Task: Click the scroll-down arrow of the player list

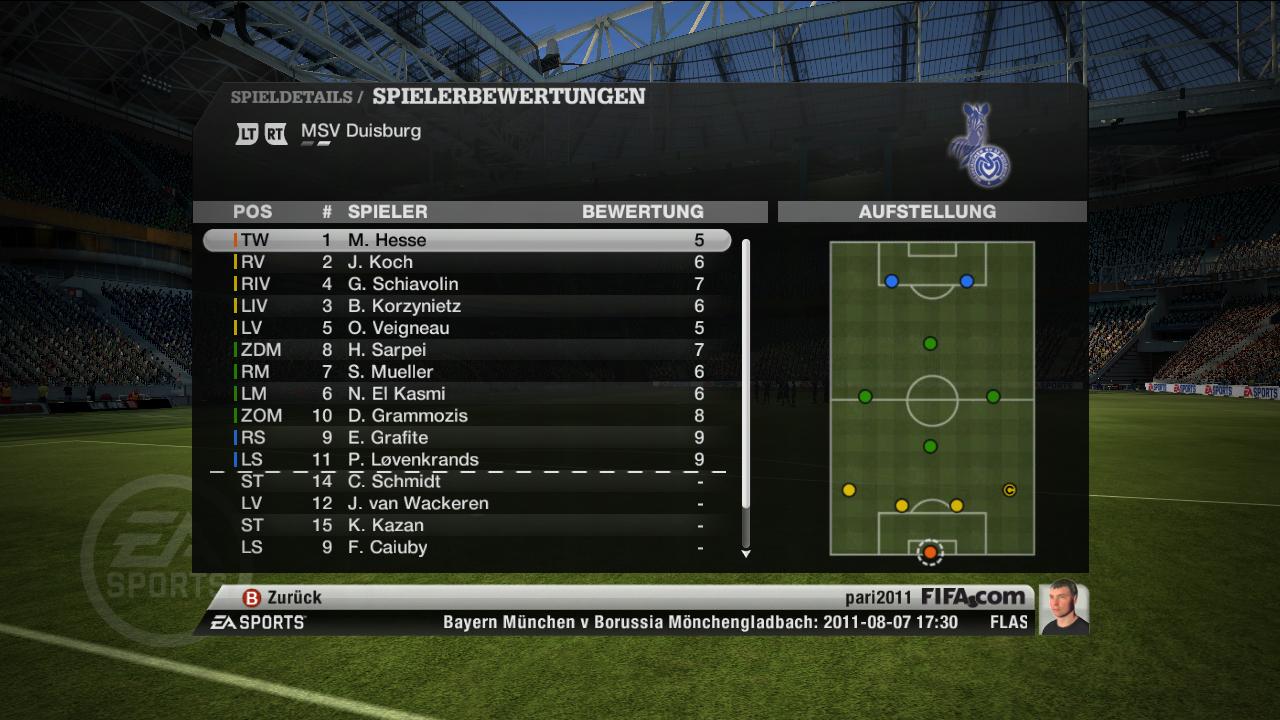Action: tap(745, 553)
